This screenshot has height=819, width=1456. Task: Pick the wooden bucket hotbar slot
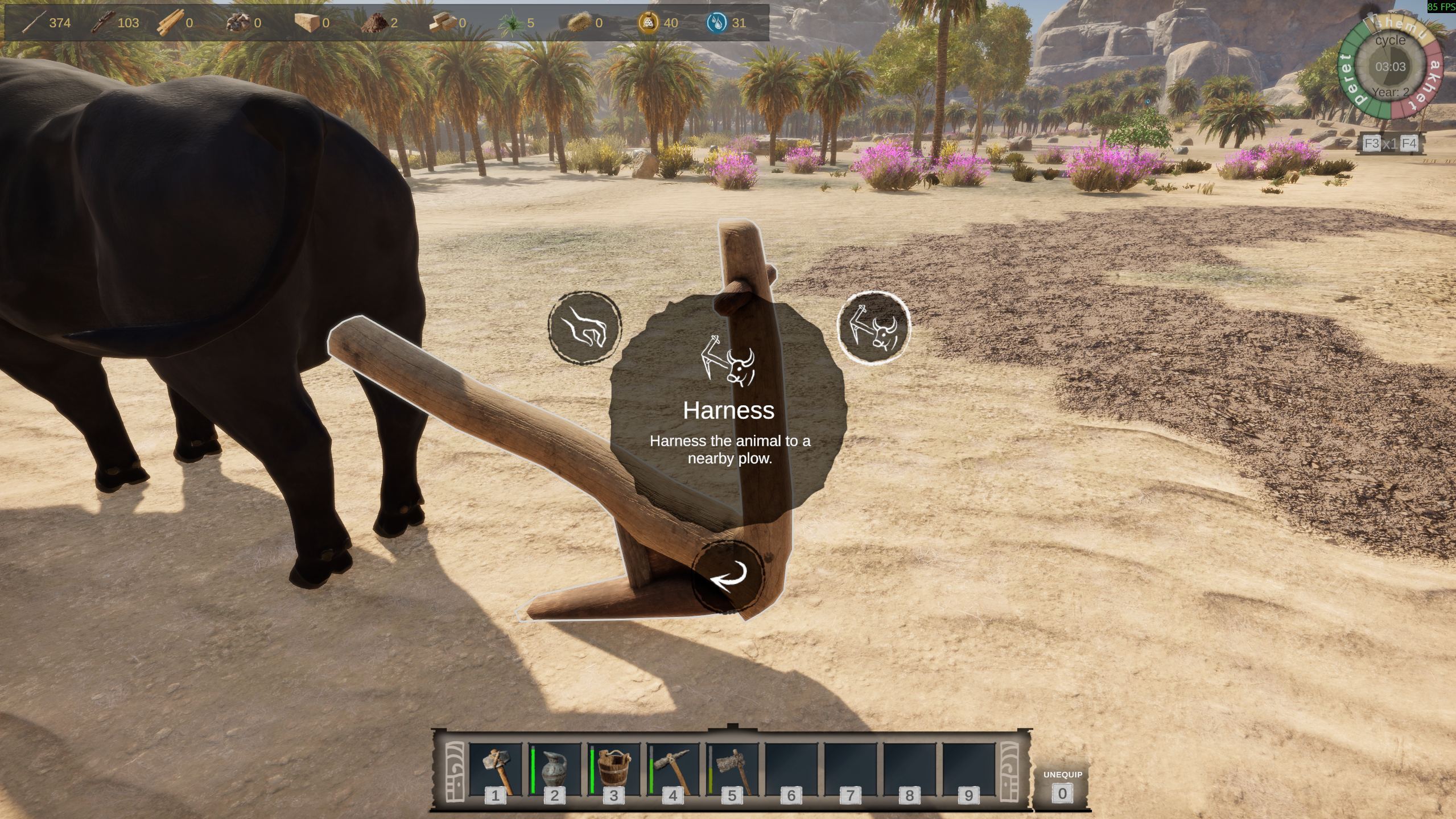pyautogui.click(x=613, y=771)
